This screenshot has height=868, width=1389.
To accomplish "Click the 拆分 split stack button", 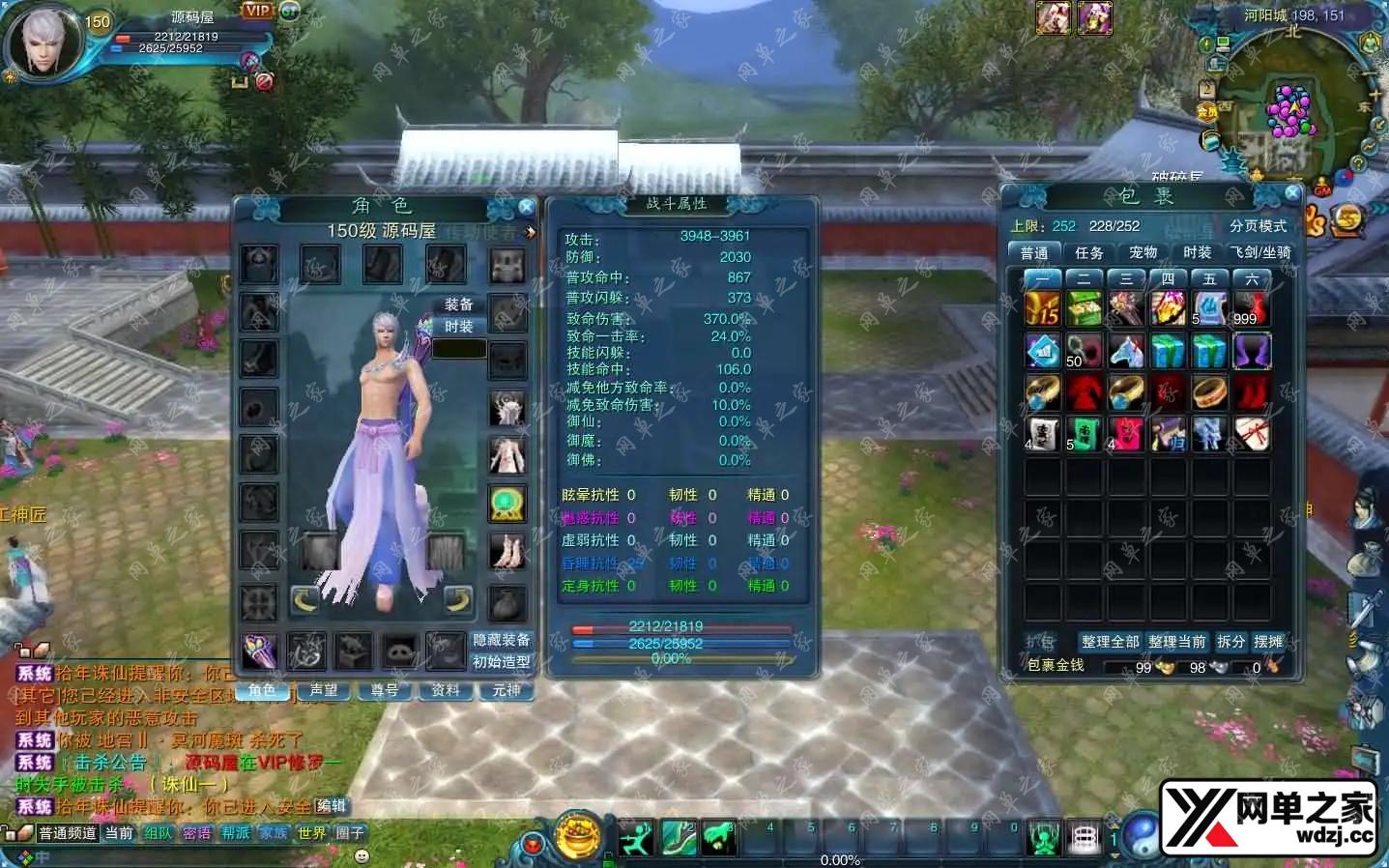I will 1230,642.
